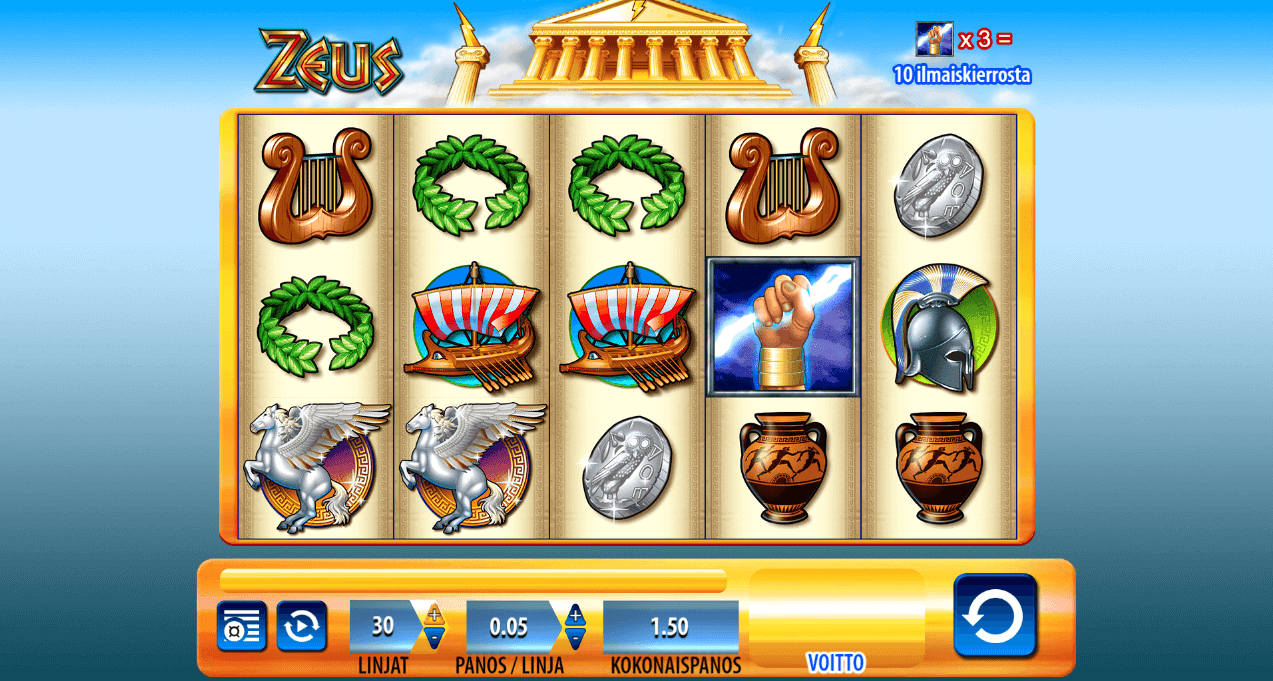The image size is (1273, 681).
Task: Decrease the number of lines (Linjat)
Action: pyautogui.click(x=434, y=638)
